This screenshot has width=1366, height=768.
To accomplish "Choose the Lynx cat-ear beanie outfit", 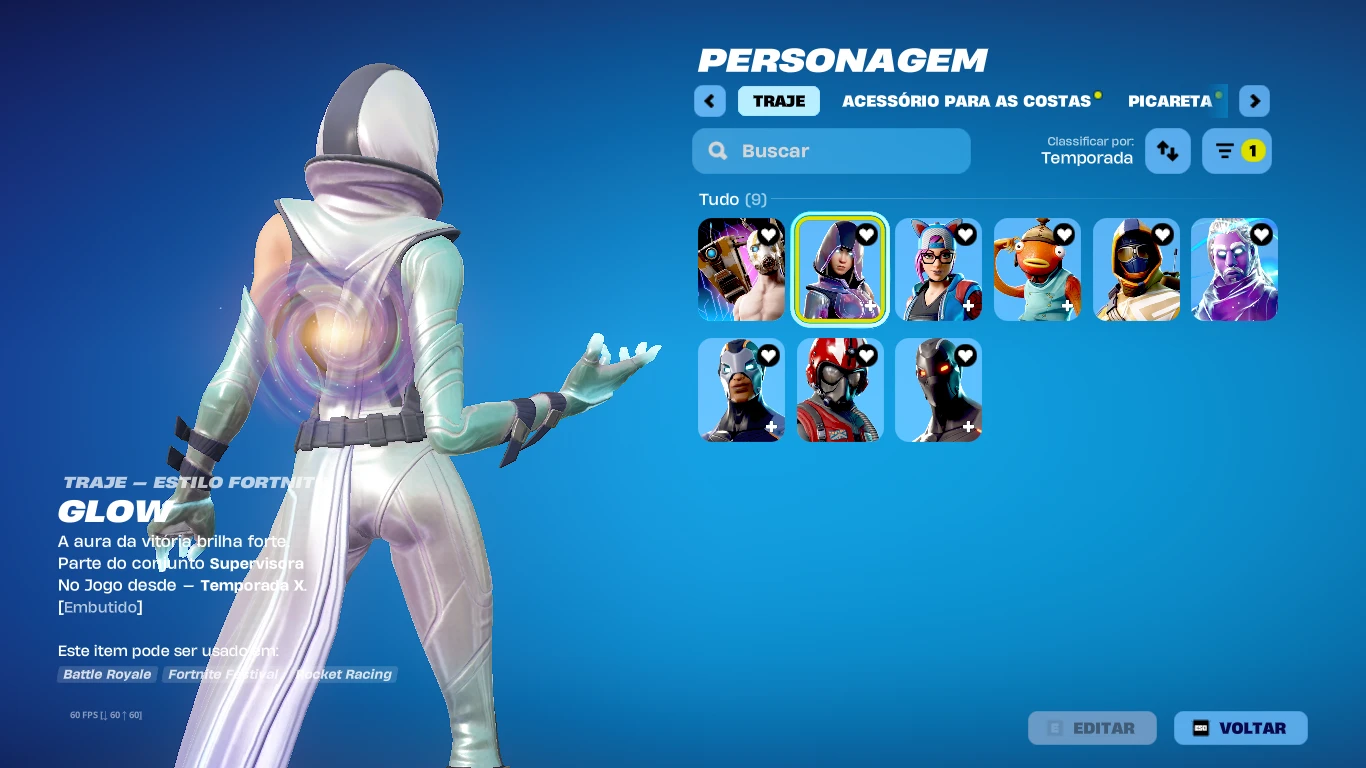I will pyautogui.click(x=938, y=270).
